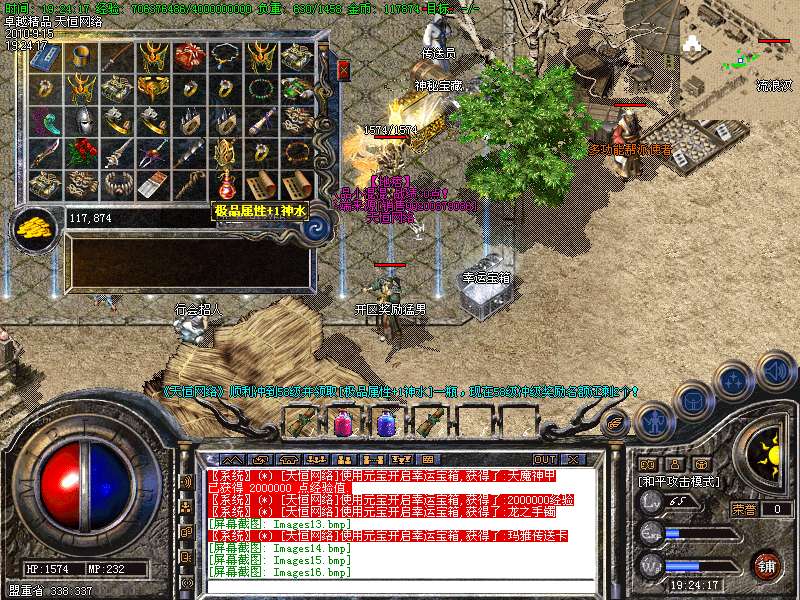Use the pink potion on the belt
The width and height of the screenshot is (800, 600).
pyautogui.click(x=342, y=423)
